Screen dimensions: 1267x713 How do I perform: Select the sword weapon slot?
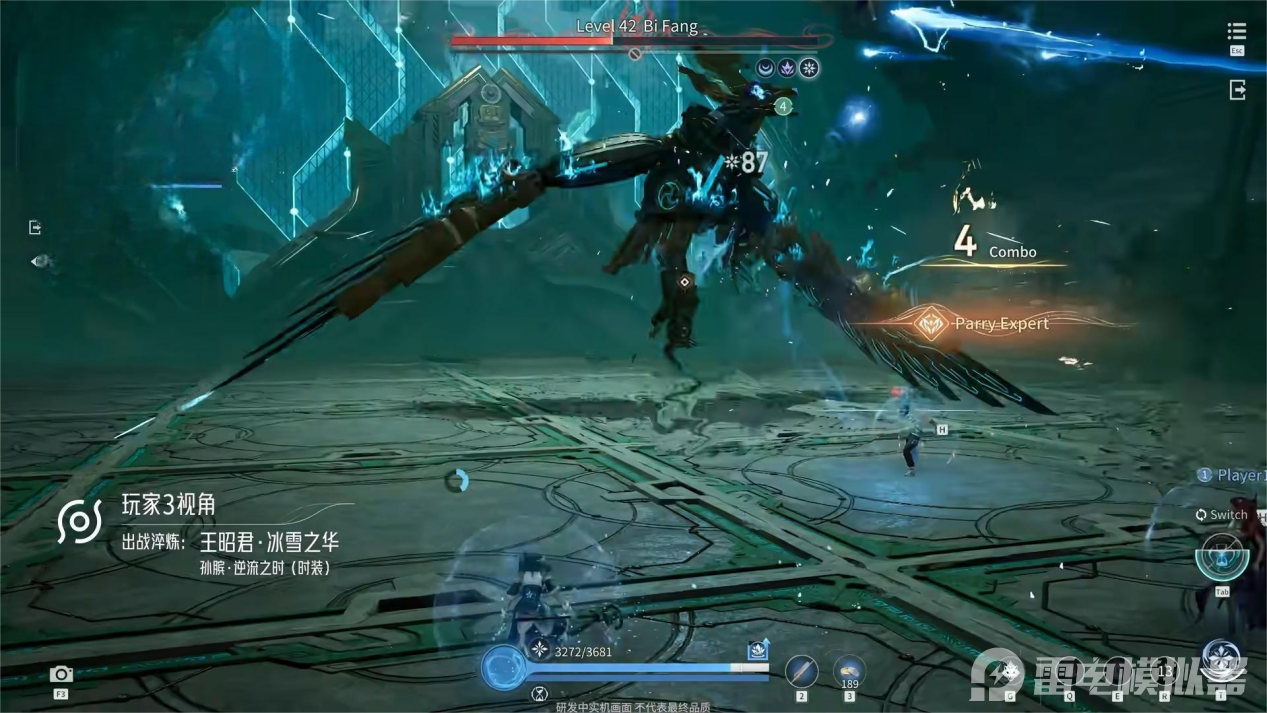point(801,671)
